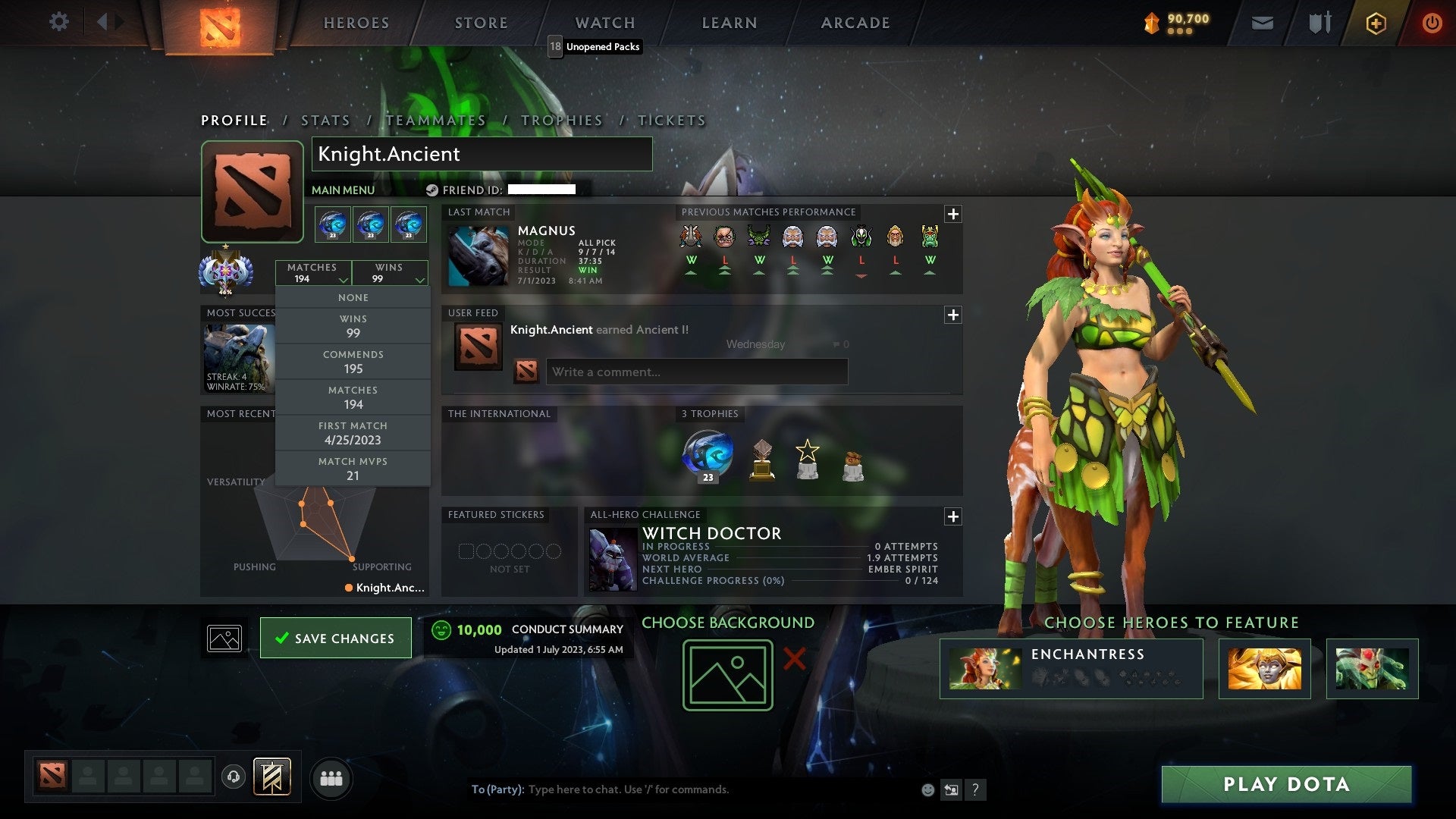Image resolution: width=1456 pixels, height=819 pixels.
Task: Click Save Changes to save profile
Action: pos(336,638)
